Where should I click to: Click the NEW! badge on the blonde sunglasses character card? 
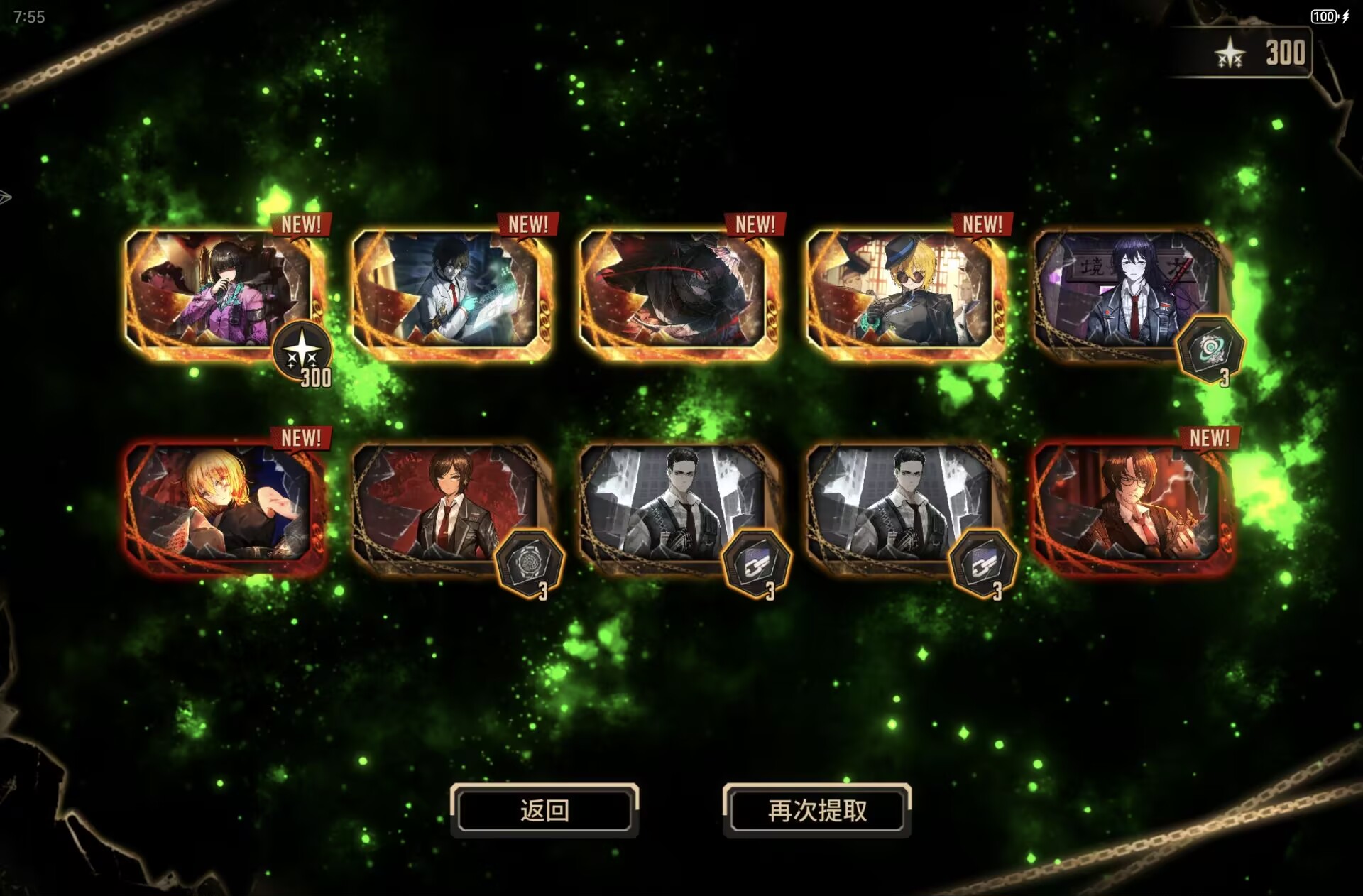pyautogui.click(x=982, y=225)
